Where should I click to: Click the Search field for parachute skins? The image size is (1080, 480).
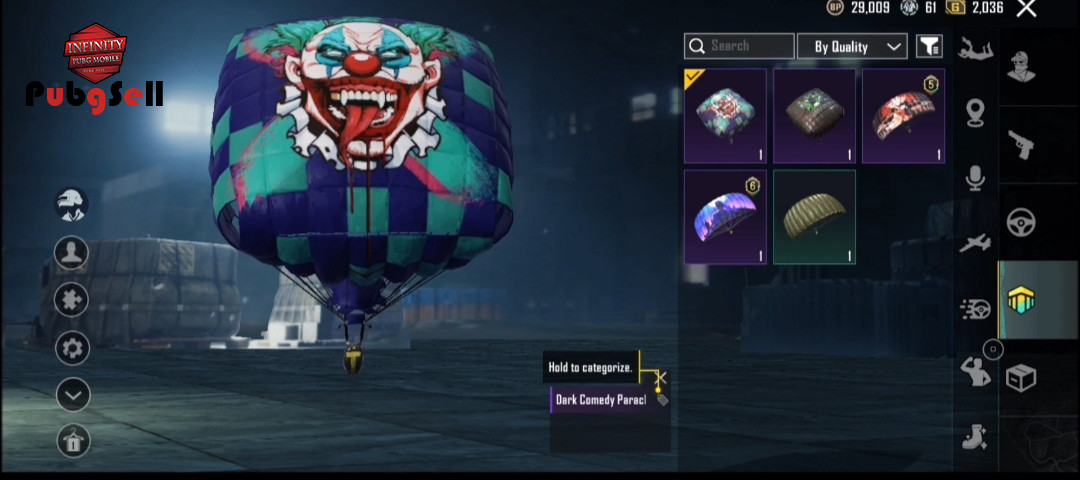[739, 46]
